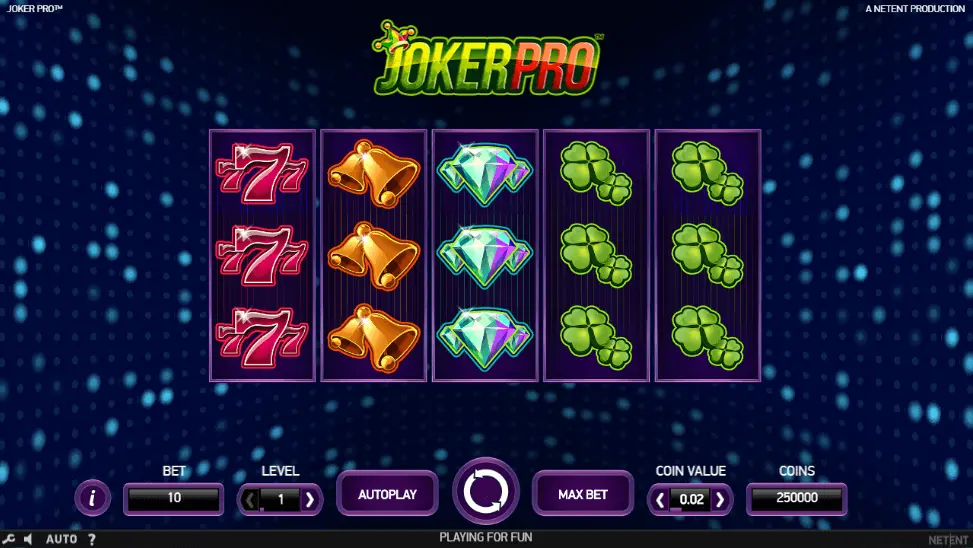Spin the reels with the circular arrow button
973x548 pixels.
point(487,492)
